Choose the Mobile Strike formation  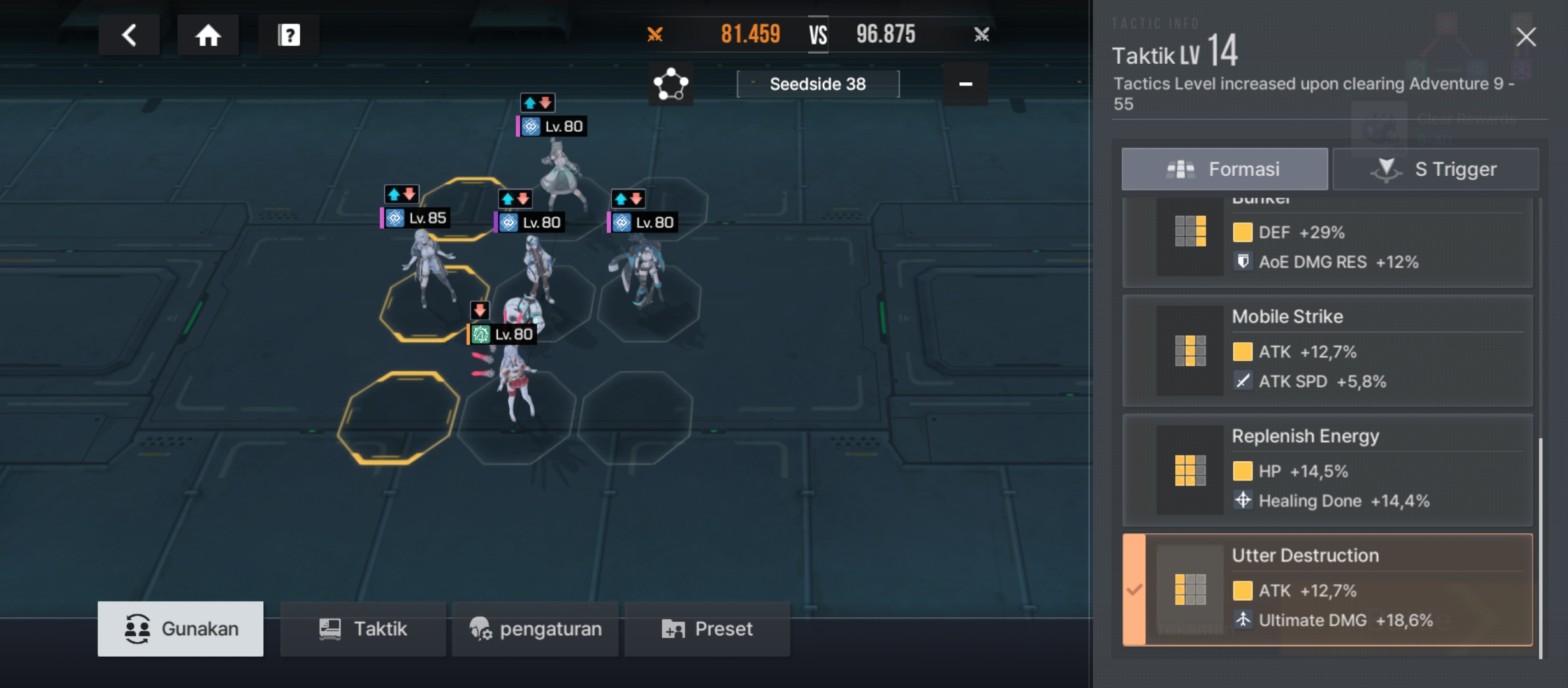click(x=1328, y=350)
